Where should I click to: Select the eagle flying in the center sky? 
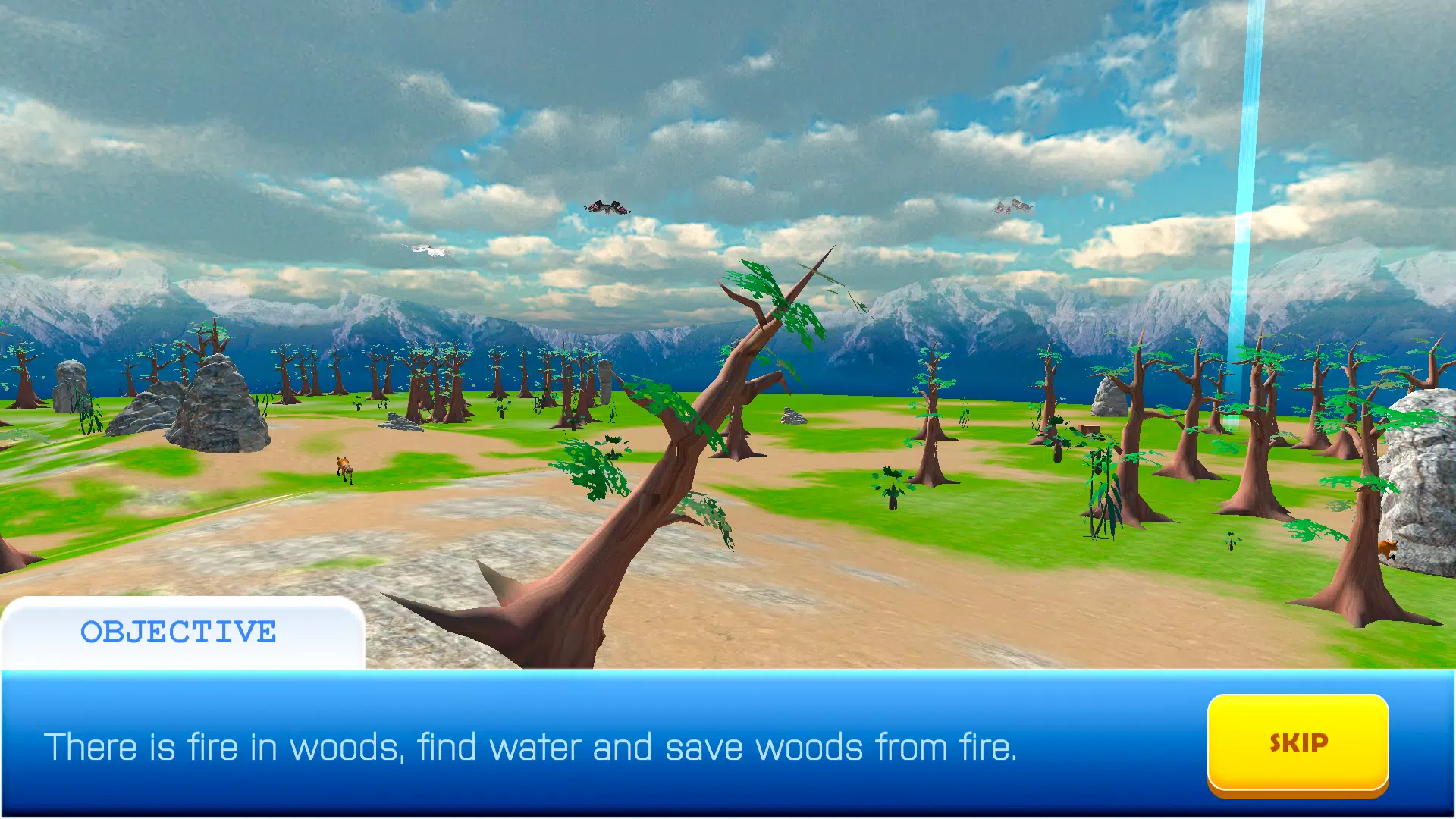[607, 205]
